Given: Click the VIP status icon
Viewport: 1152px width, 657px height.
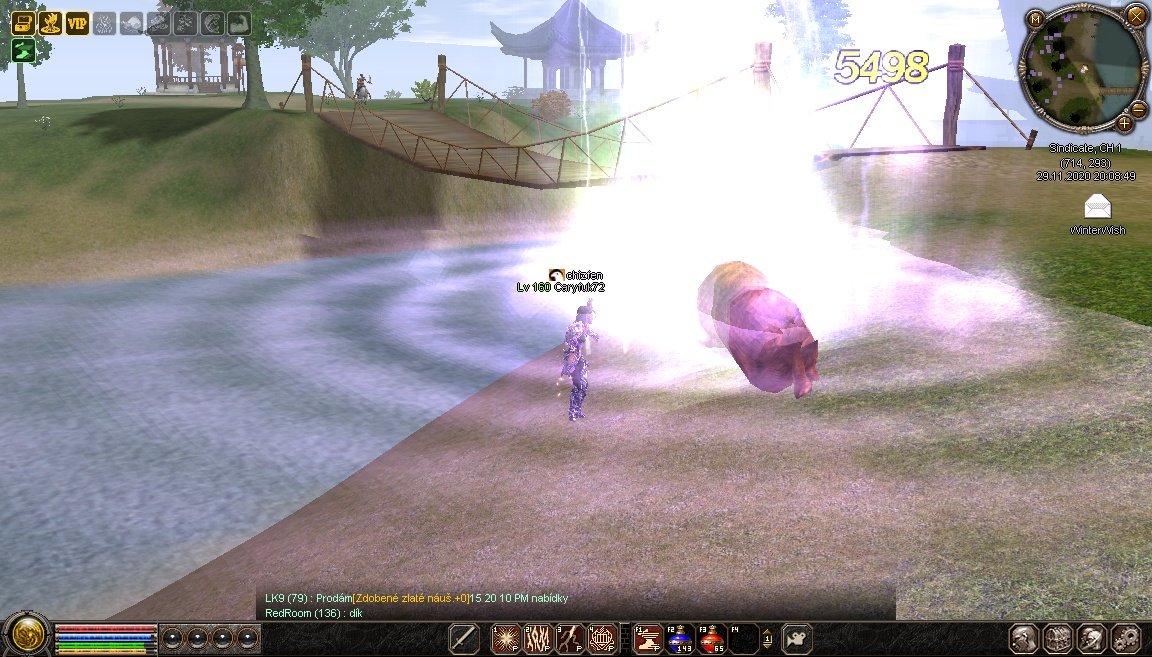Looking at the screenshot, I should tap(77, 24).
